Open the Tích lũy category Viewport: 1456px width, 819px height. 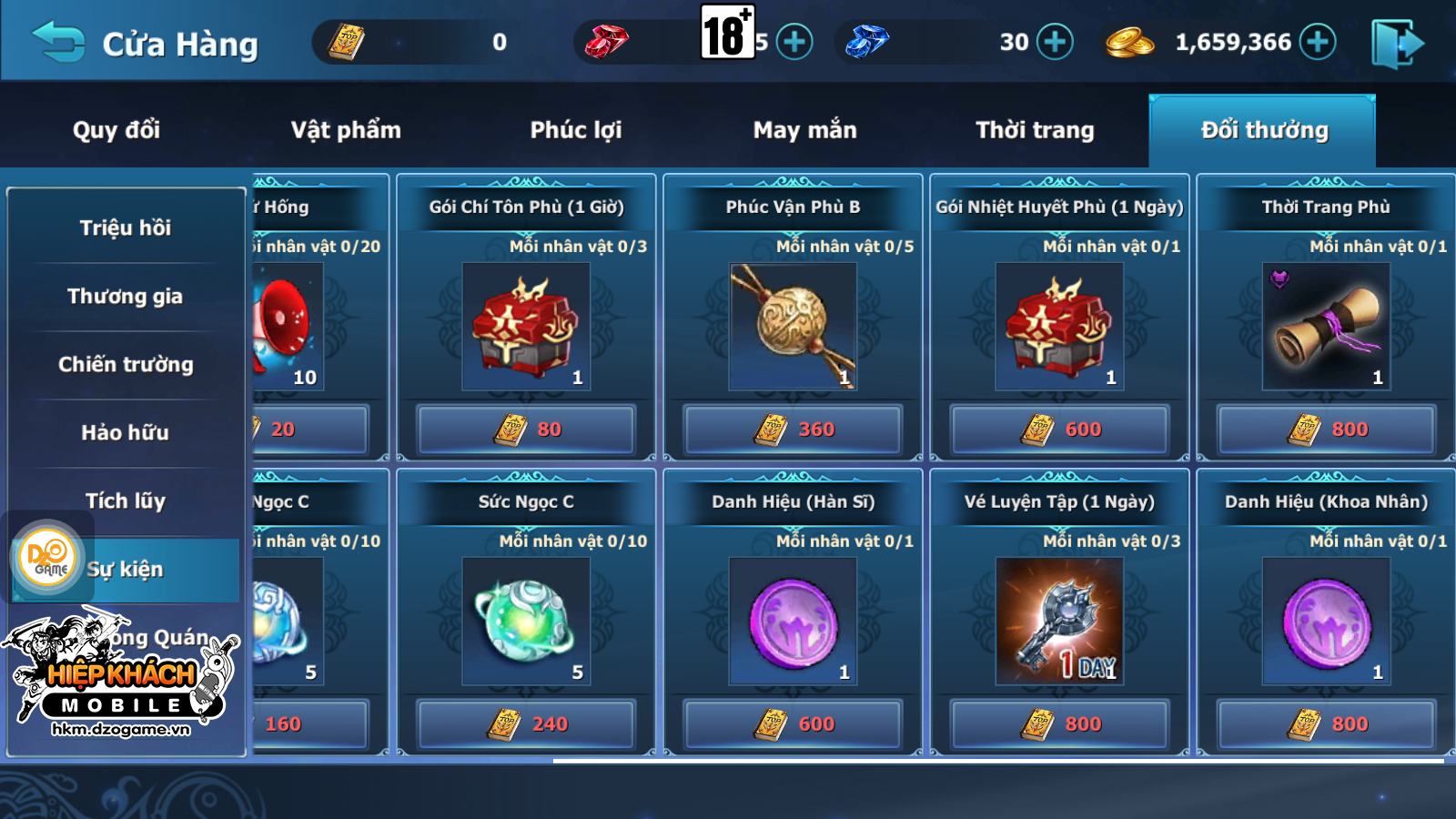126,500
